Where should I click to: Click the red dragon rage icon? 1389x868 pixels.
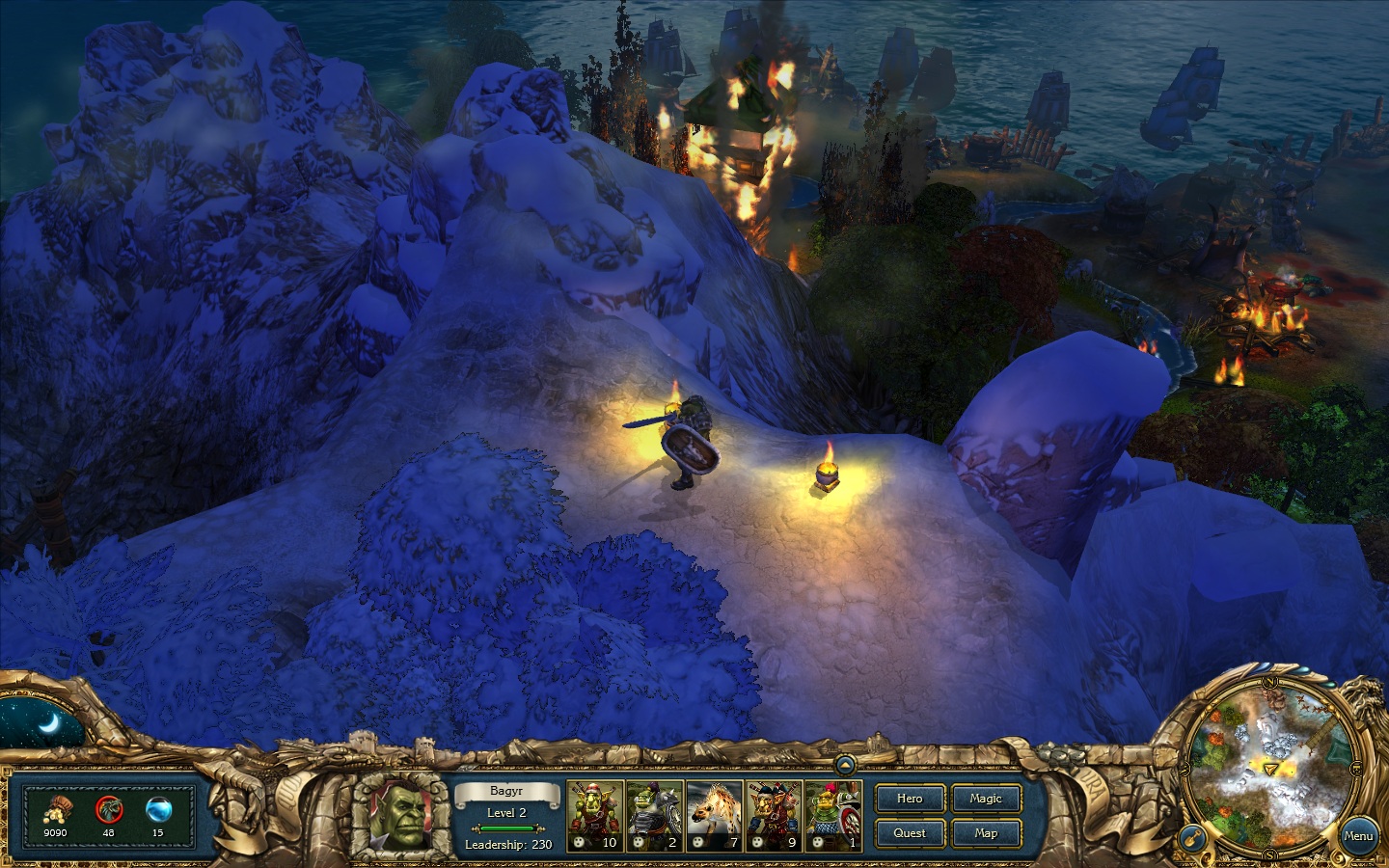pos(108,809)
